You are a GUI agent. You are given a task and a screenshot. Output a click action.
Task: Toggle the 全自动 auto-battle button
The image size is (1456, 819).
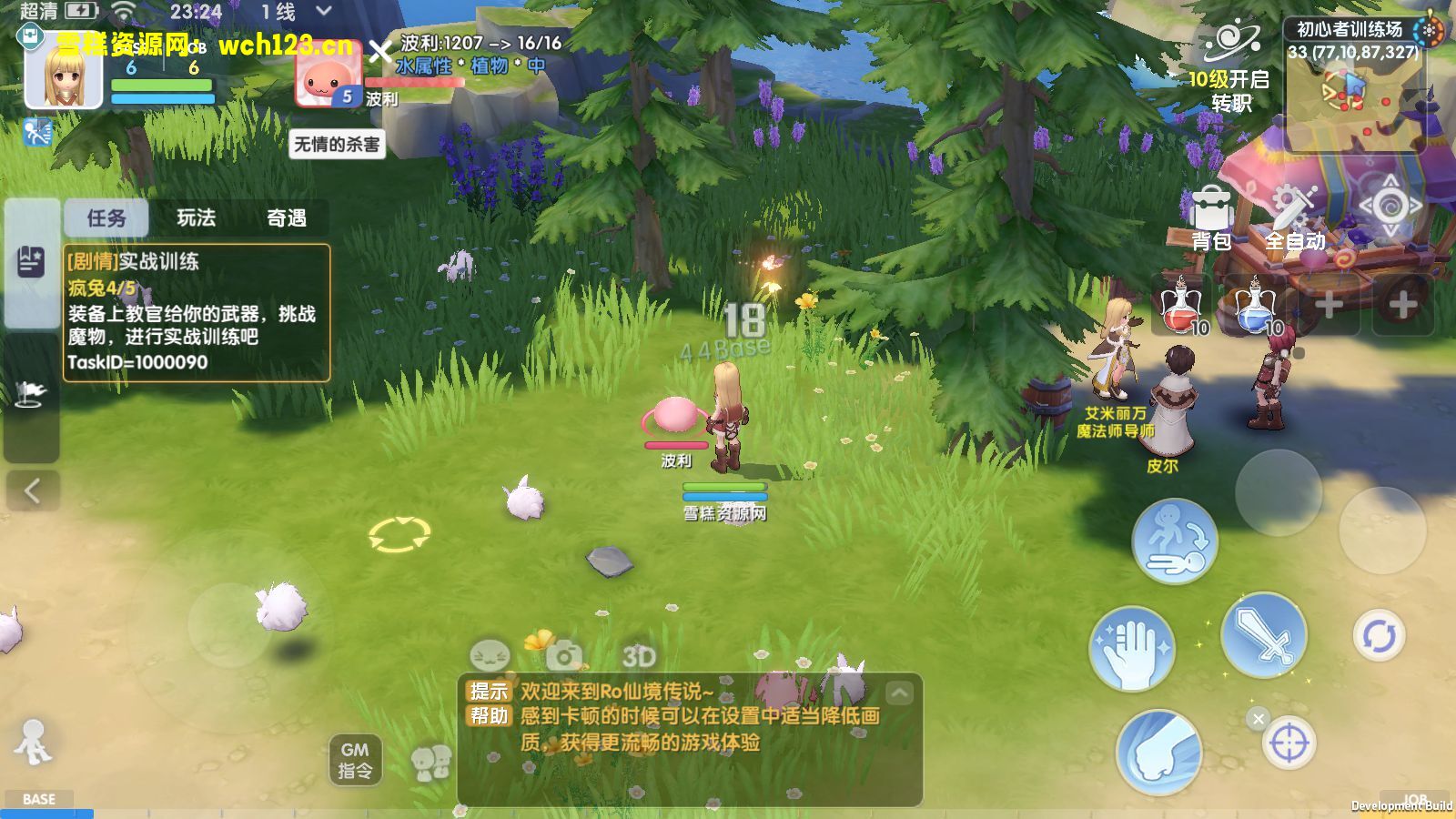1294,219
